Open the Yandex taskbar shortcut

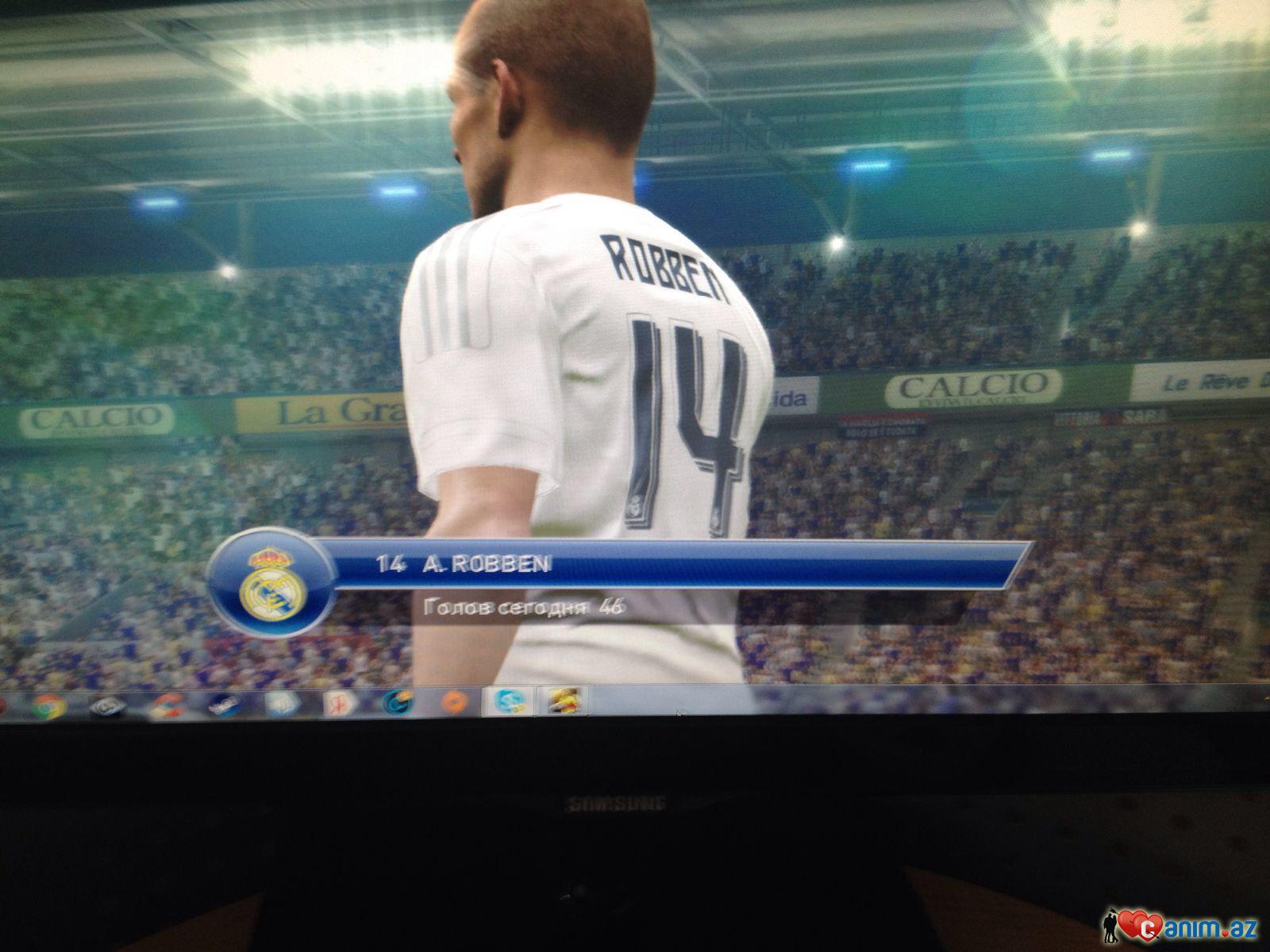point(337,703)
